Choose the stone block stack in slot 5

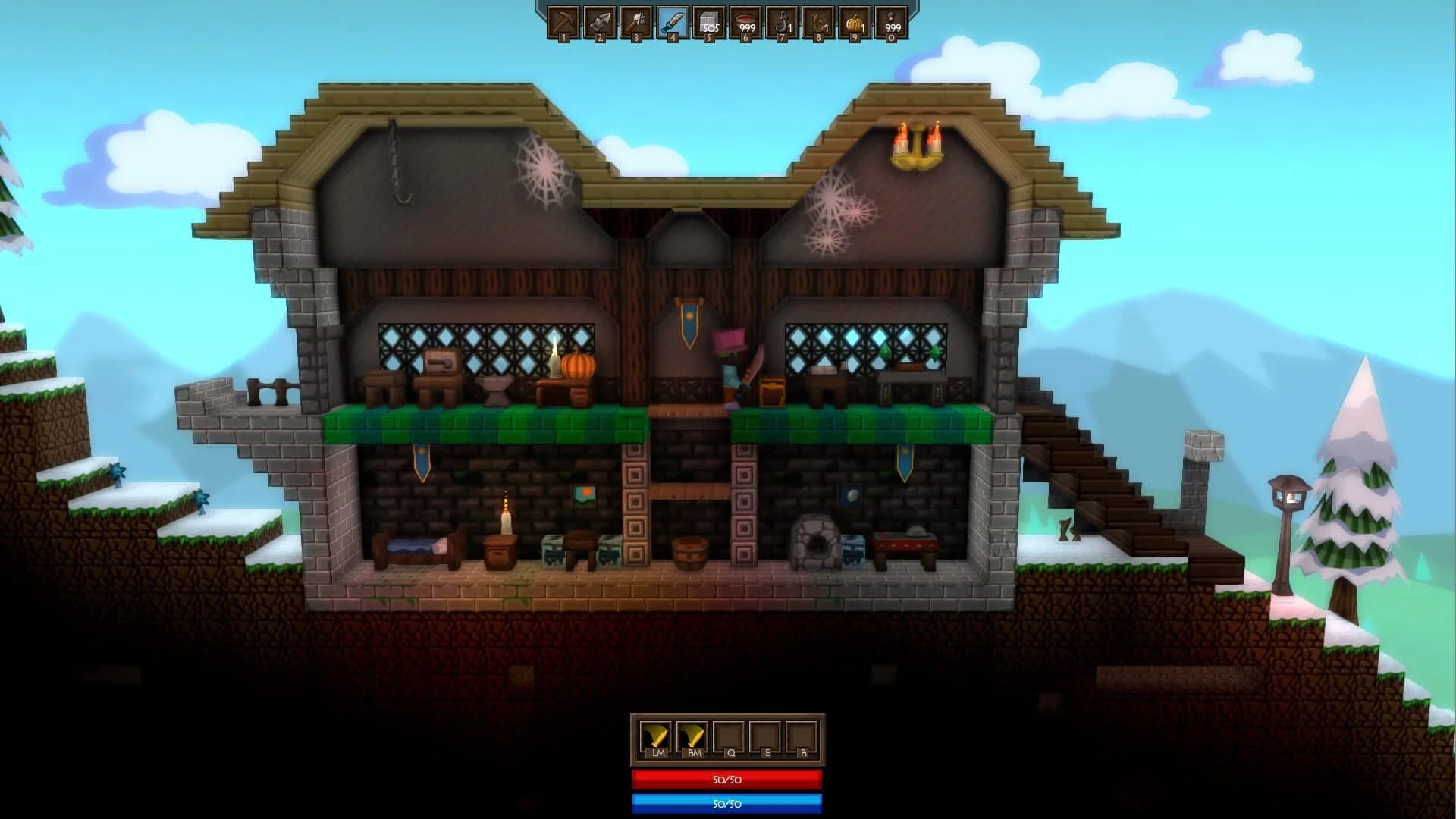pyautogui.click(x=708, y=23)
